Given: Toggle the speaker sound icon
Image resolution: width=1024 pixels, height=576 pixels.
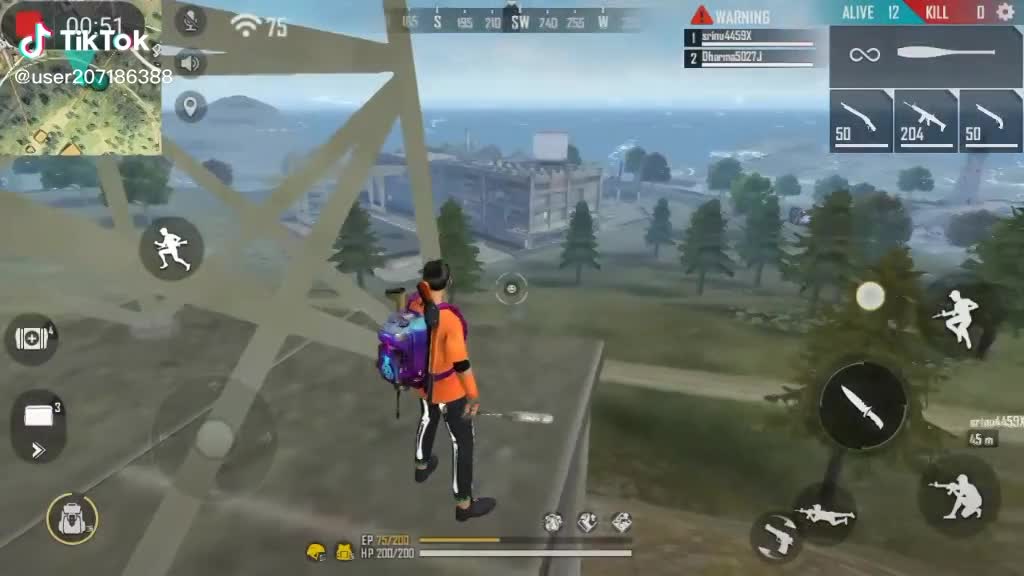Looking at the screenshot, I should 190,64.
